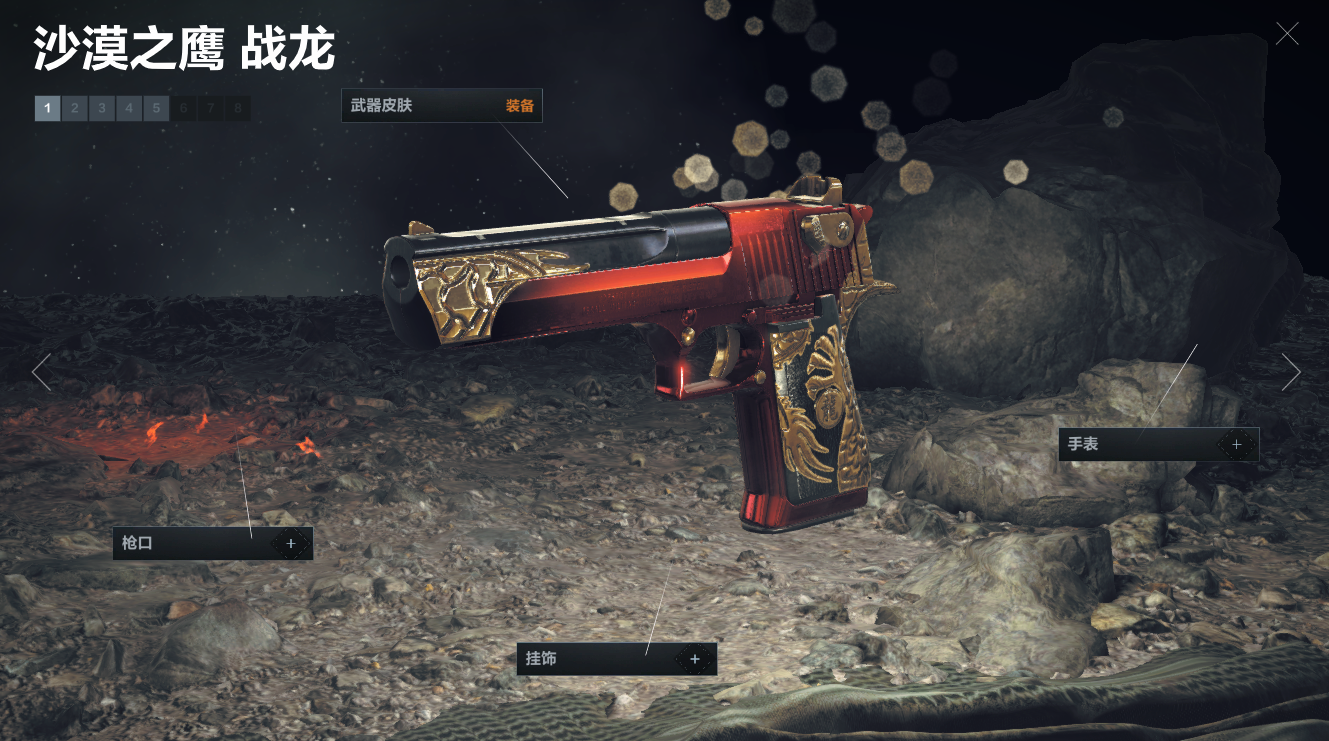
Task: Select skin level 1 tab
Action: pyautogui.click(x=47, y=108)
